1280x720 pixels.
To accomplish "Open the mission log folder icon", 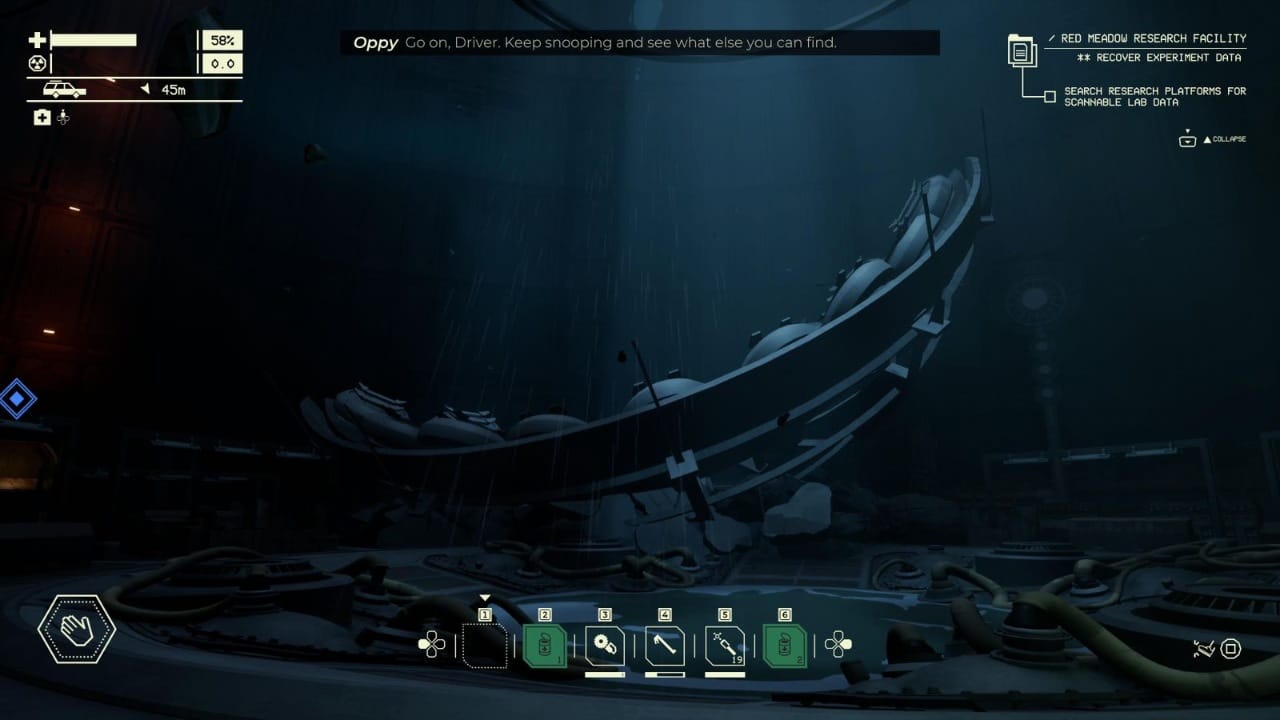I will point(1022,50).
